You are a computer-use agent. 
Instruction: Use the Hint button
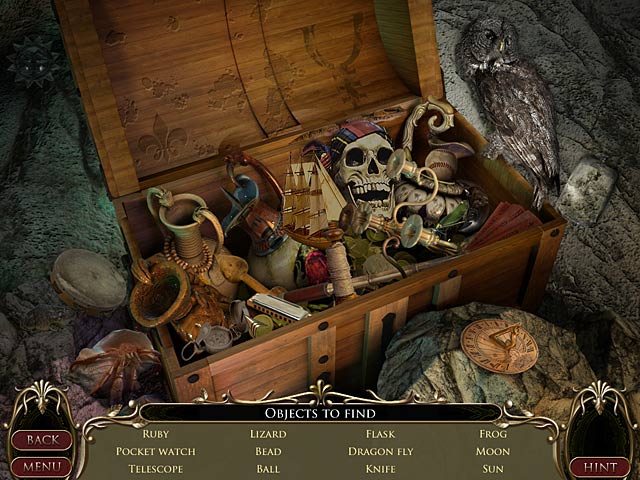click(599, 466)
